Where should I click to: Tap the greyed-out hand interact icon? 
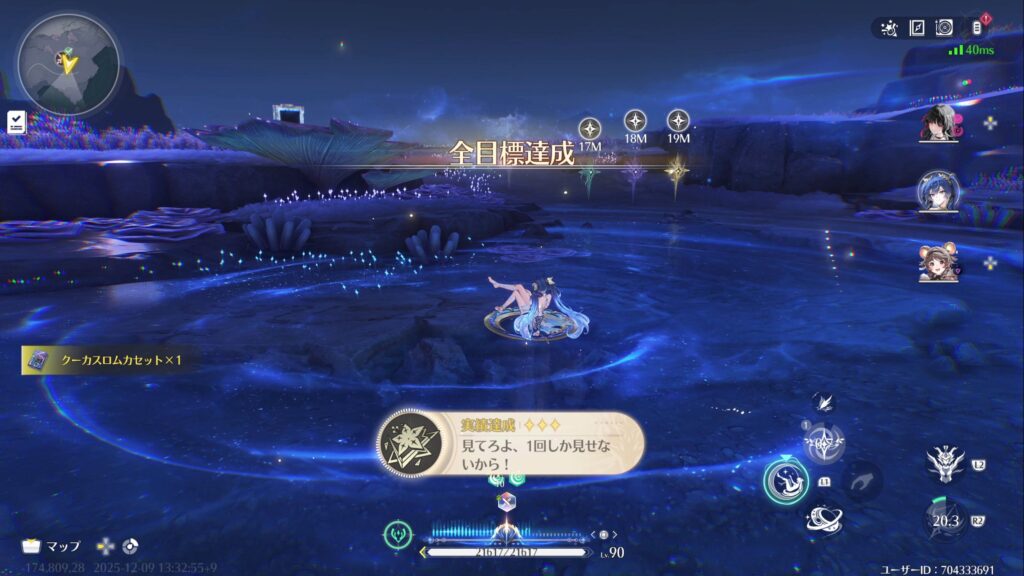(x=861, y=481)
